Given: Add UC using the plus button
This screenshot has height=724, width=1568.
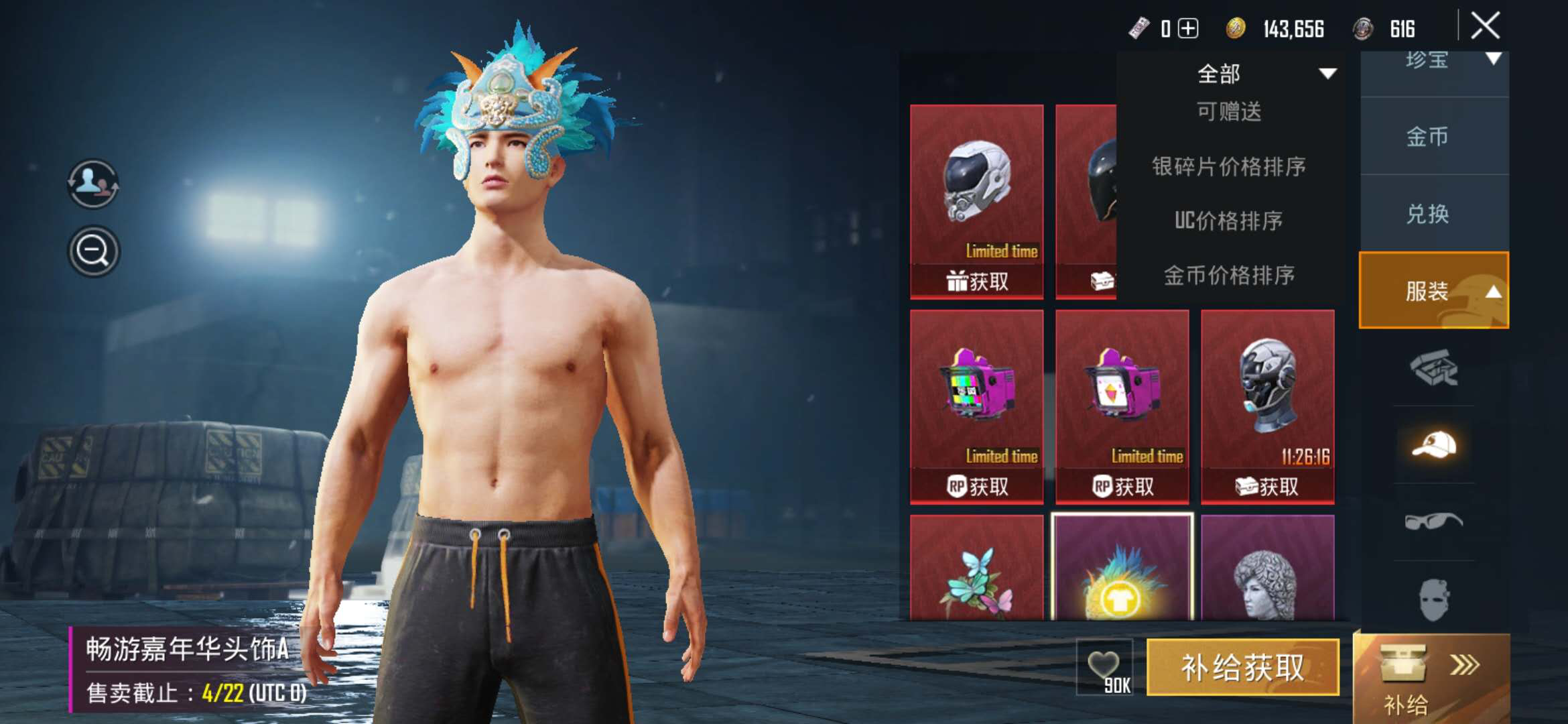Looking at the screenshot, I should [x=1188, y=29].
